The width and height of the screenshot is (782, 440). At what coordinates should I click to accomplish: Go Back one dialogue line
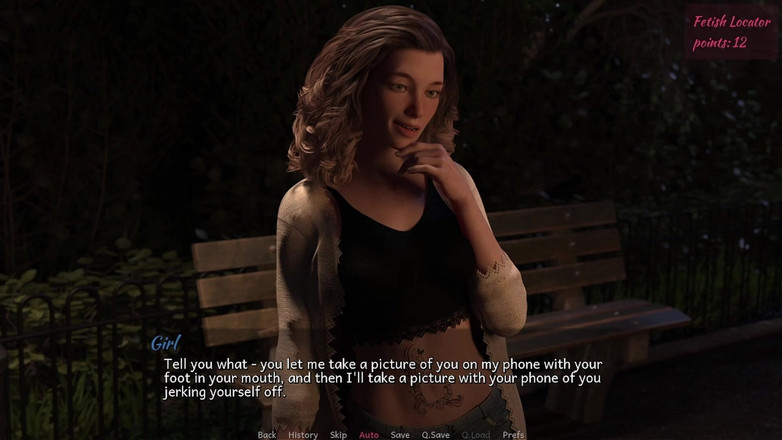coord(266,435)
